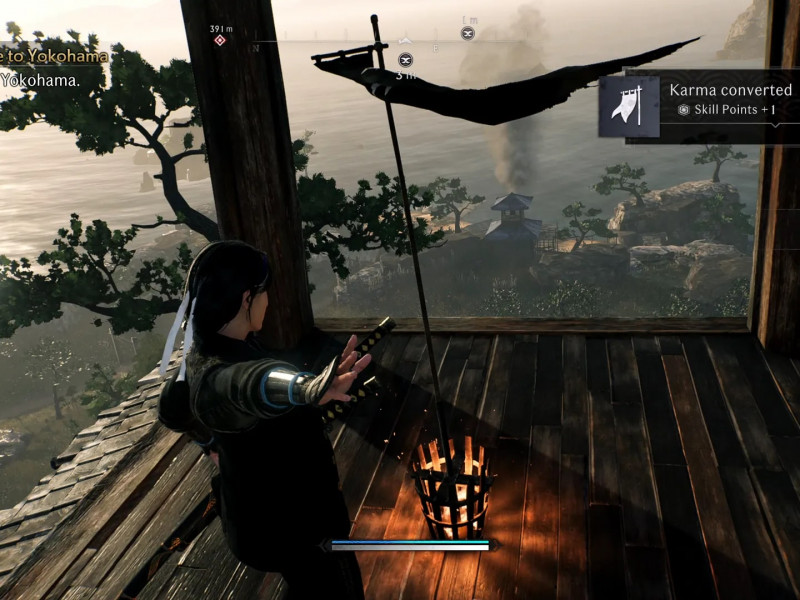800x600 pixels.
Task: Click the Karma converted banner icon
Action: point(629,106)
